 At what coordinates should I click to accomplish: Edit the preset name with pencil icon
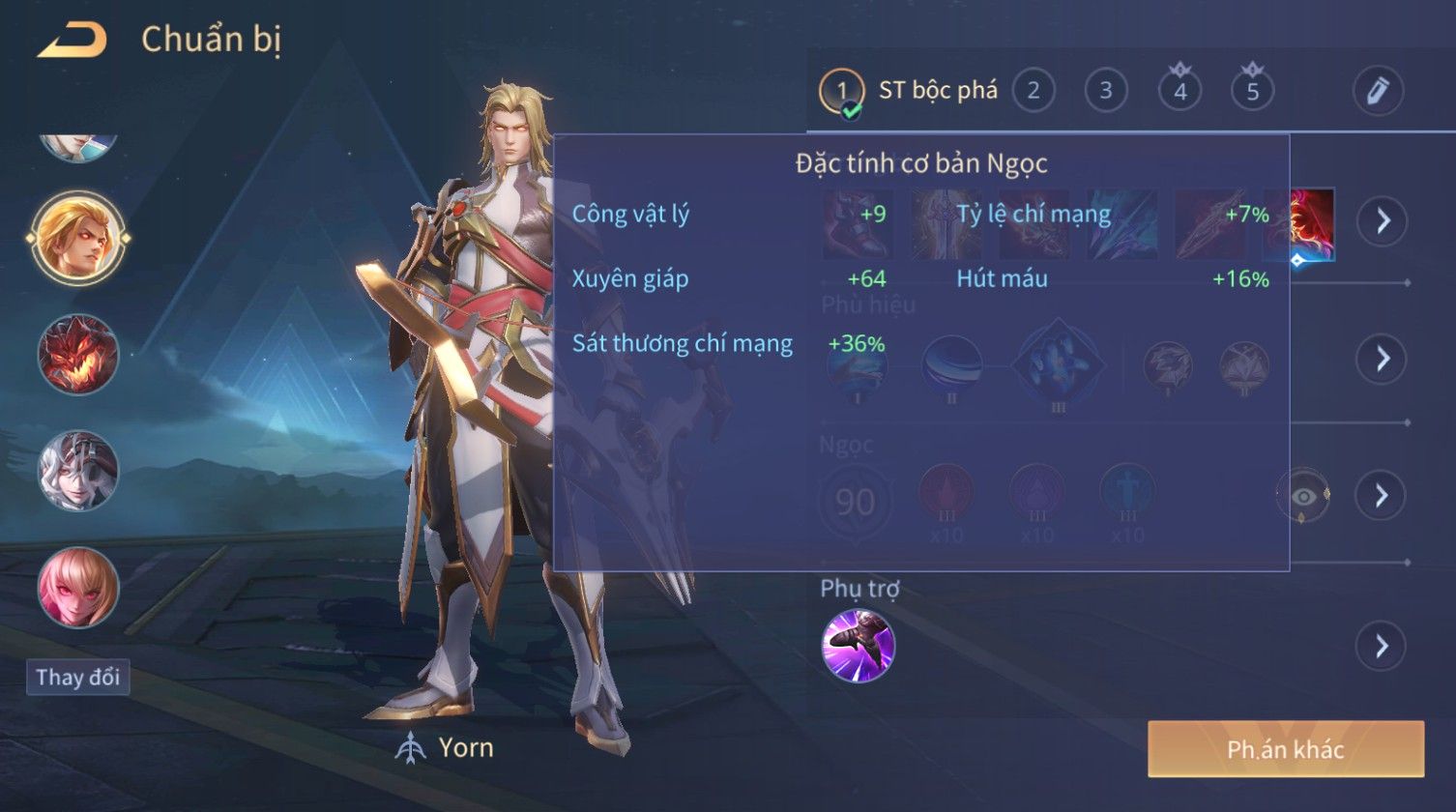1377,91
